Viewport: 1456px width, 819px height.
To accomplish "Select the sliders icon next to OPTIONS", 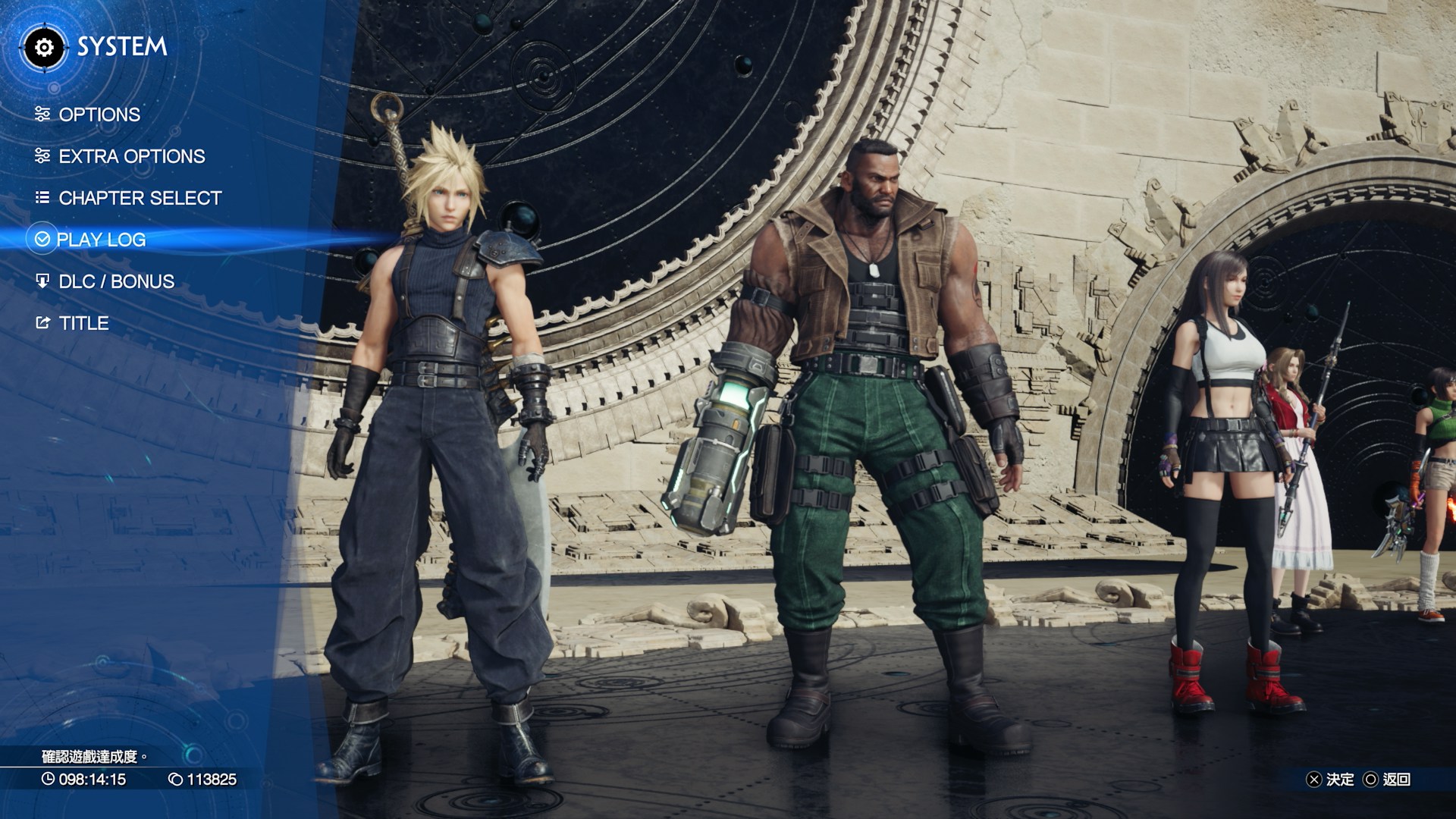I will coord(42,115).
